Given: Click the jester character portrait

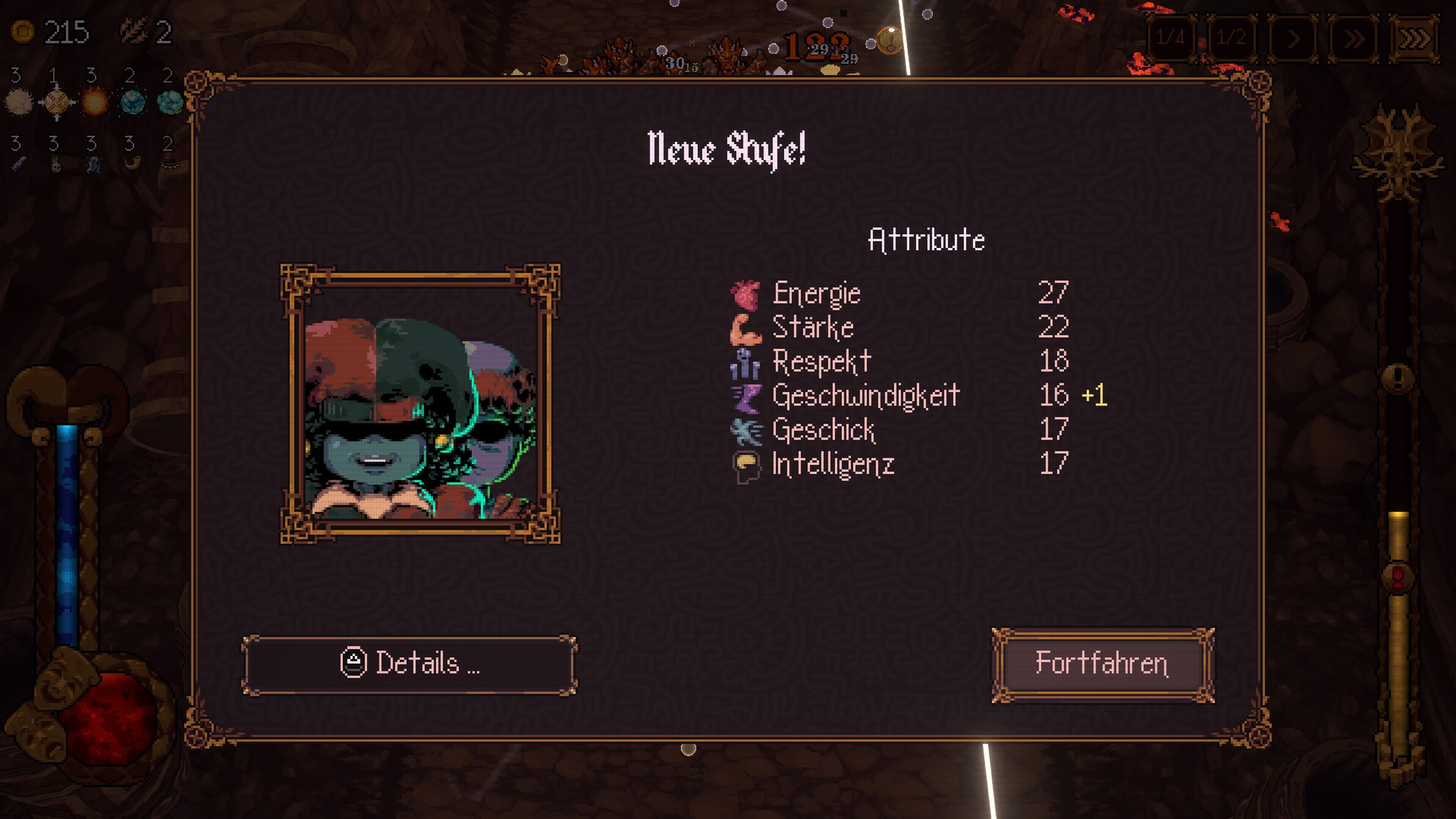Looking at the screenshot, I should pos(420,403).
